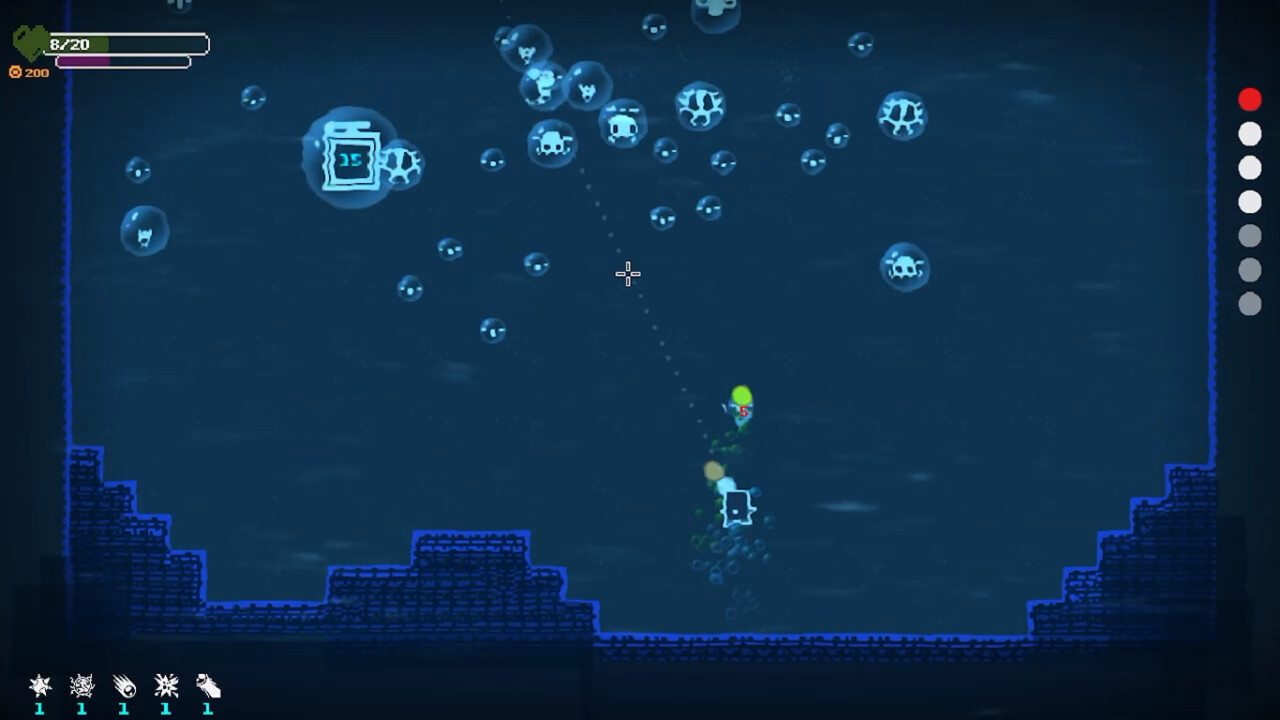Select the grabbing hand weapon icon
1280x720 pixels.
206,686
